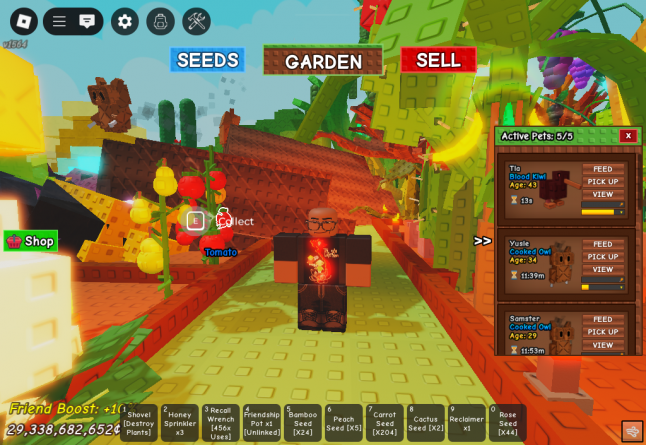
Task: View Samster the Cooked Owl
Action: pos(603,344)
